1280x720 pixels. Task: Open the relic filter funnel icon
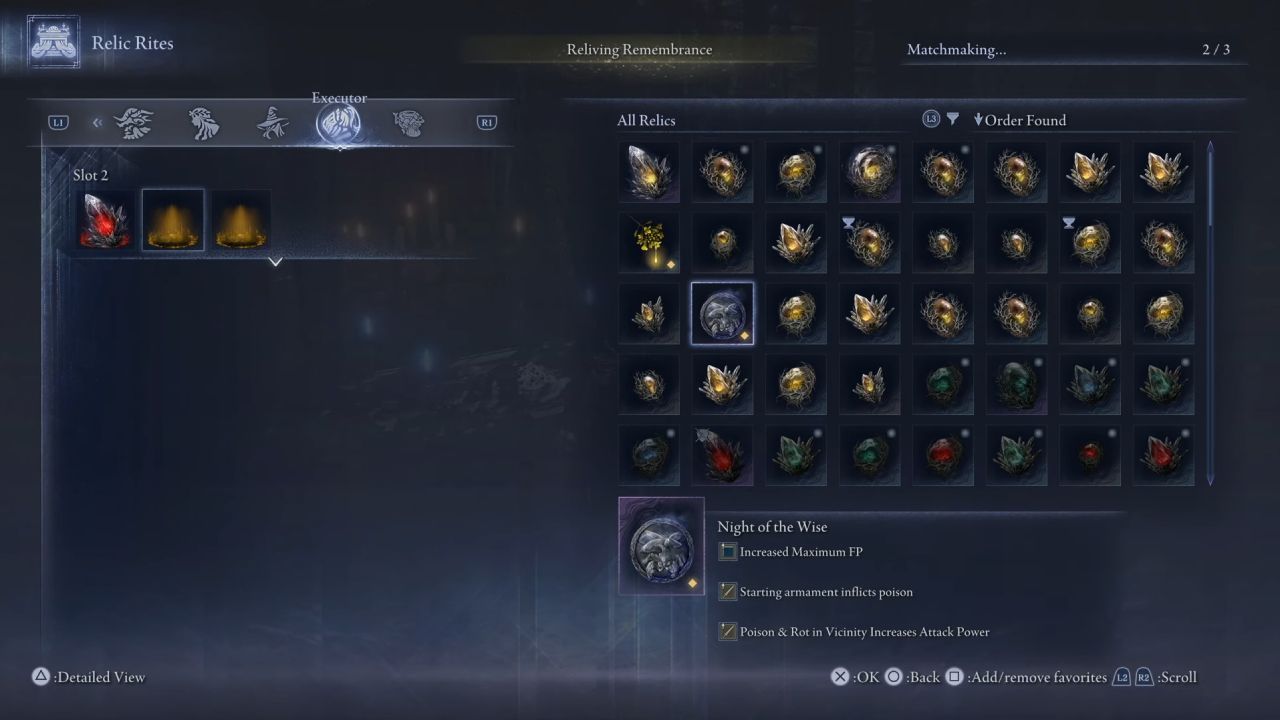coord(953,119)
